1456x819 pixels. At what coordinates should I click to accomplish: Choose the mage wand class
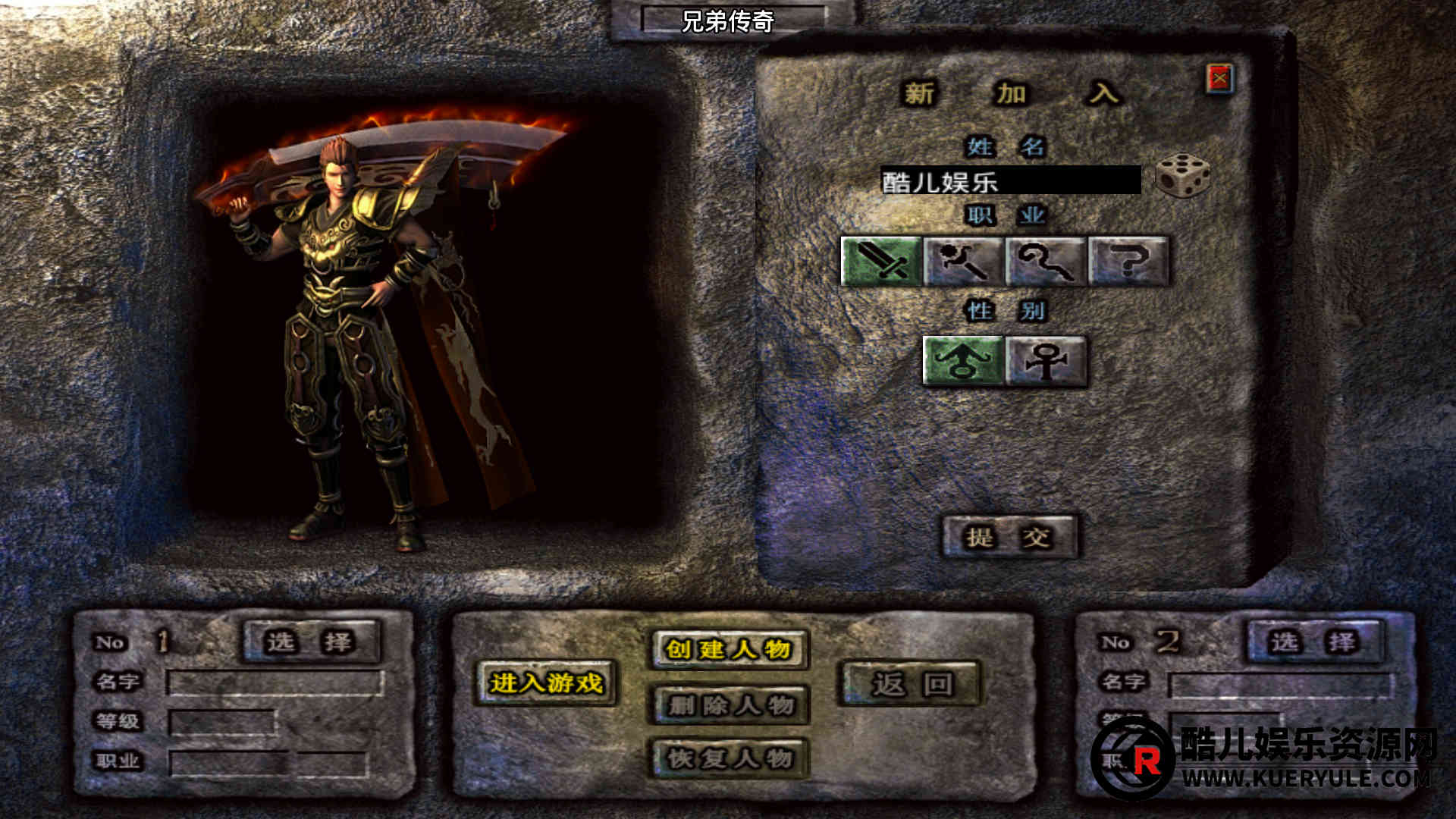[x=964, y=261]
